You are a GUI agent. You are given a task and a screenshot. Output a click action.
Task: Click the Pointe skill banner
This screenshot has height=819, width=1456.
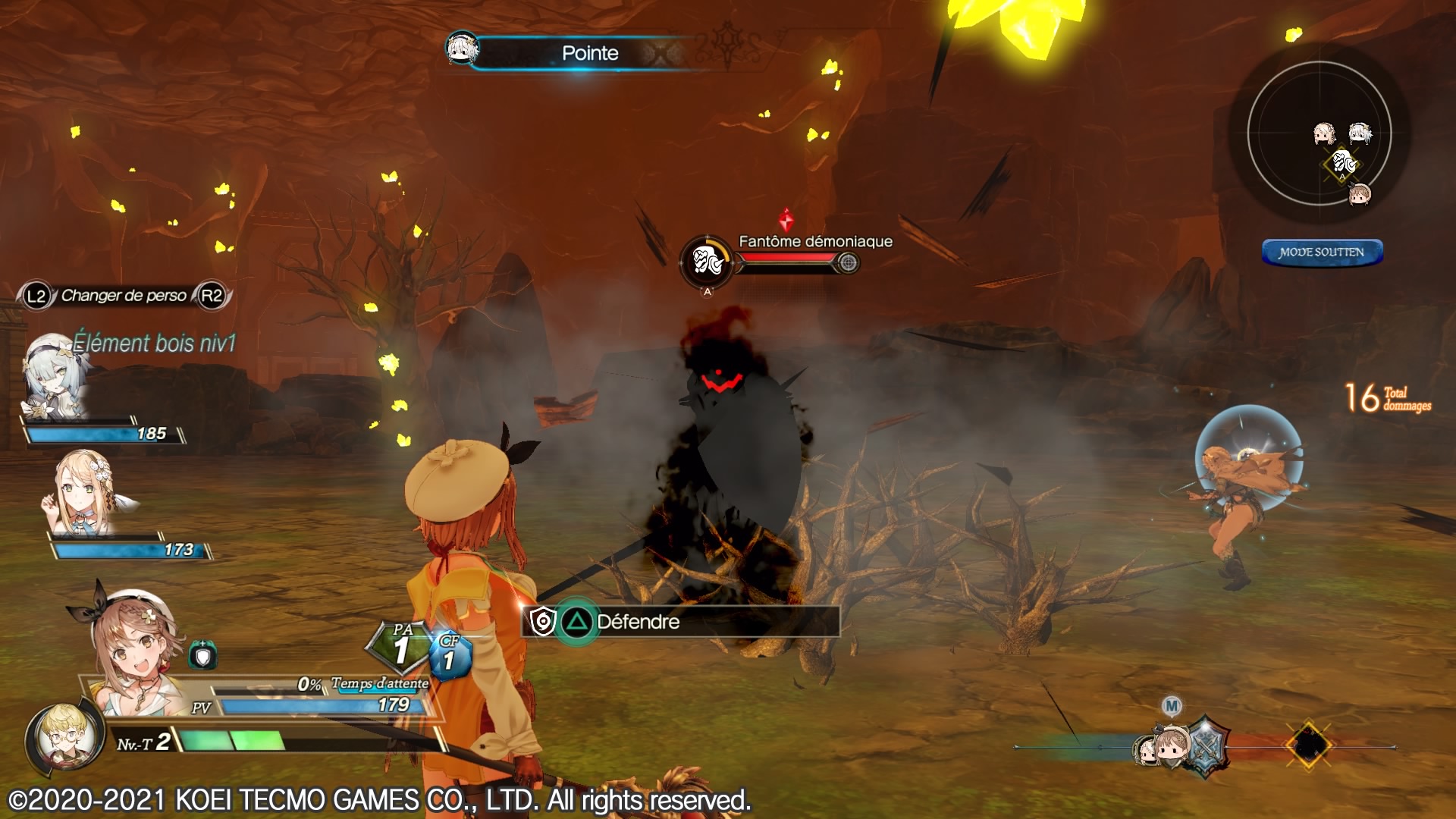590,53
